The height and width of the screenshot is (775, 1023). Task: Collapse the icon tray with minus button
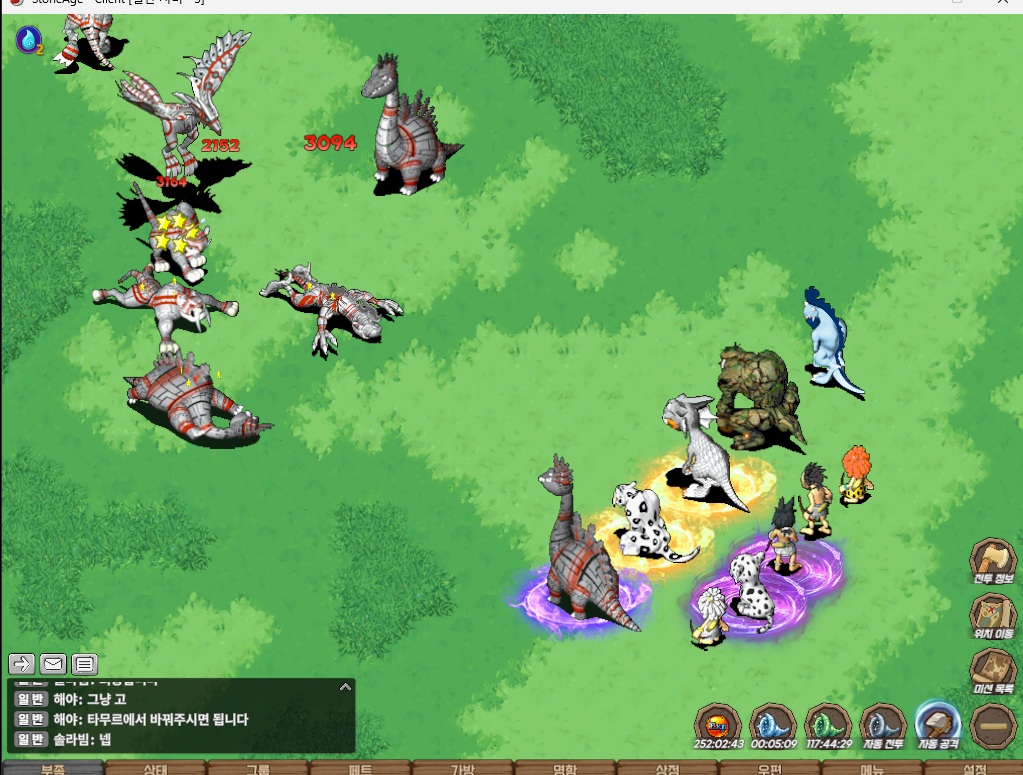click(993, 725)
